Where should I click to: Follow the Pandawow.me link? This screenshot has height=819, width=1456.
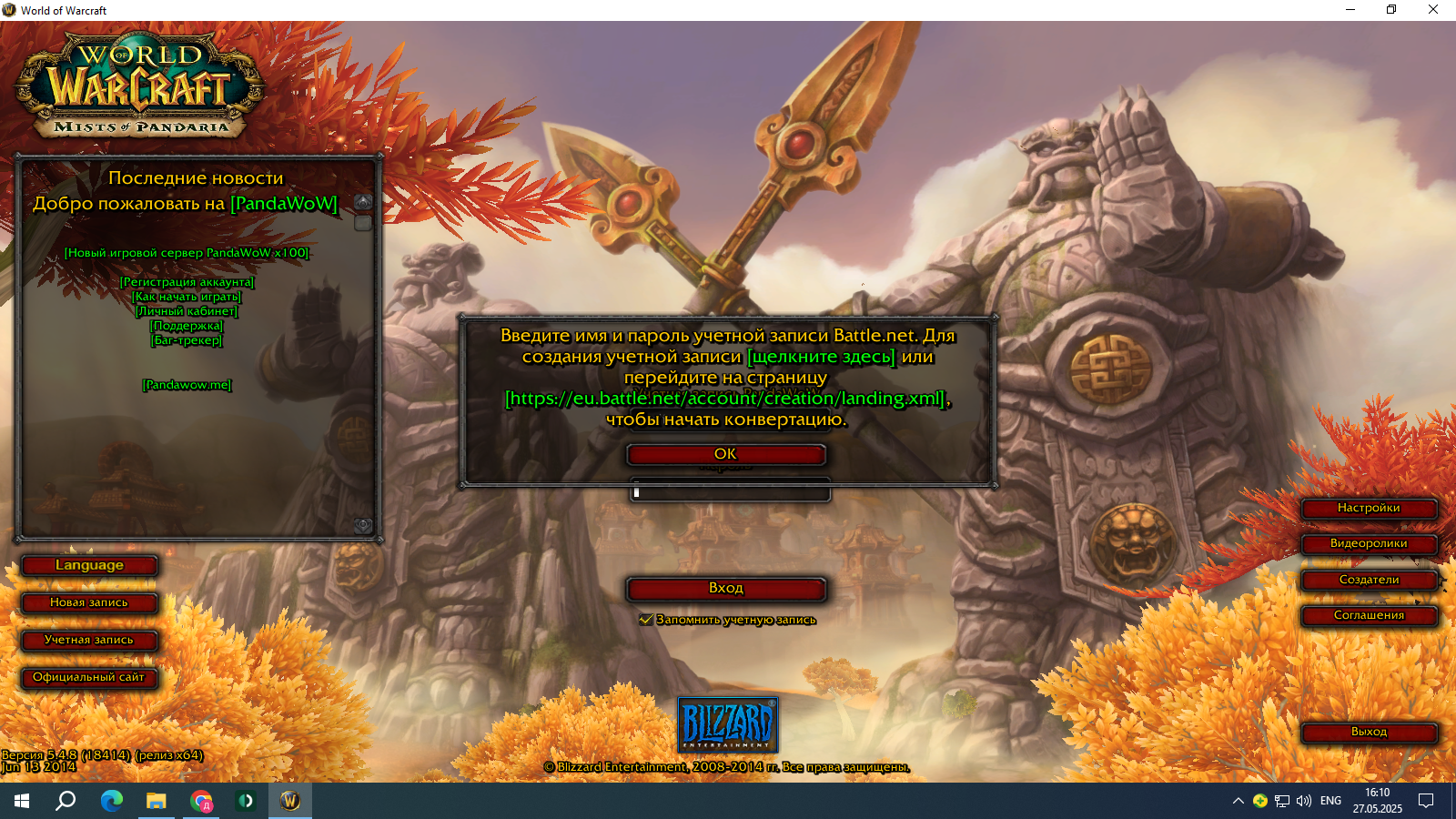coord(187,385)
